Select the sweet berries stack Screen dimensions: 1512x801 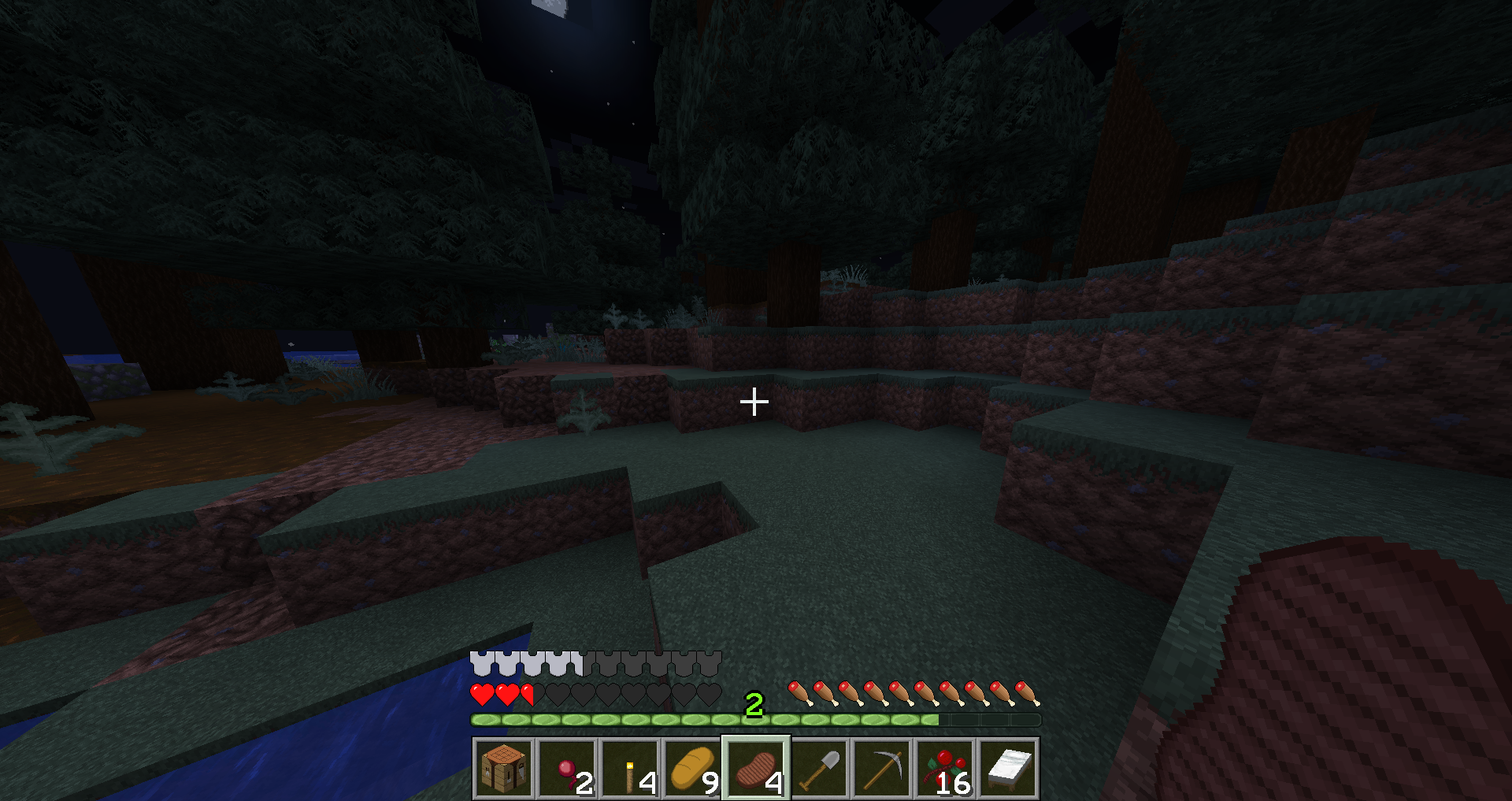click(x=945, y=769)
